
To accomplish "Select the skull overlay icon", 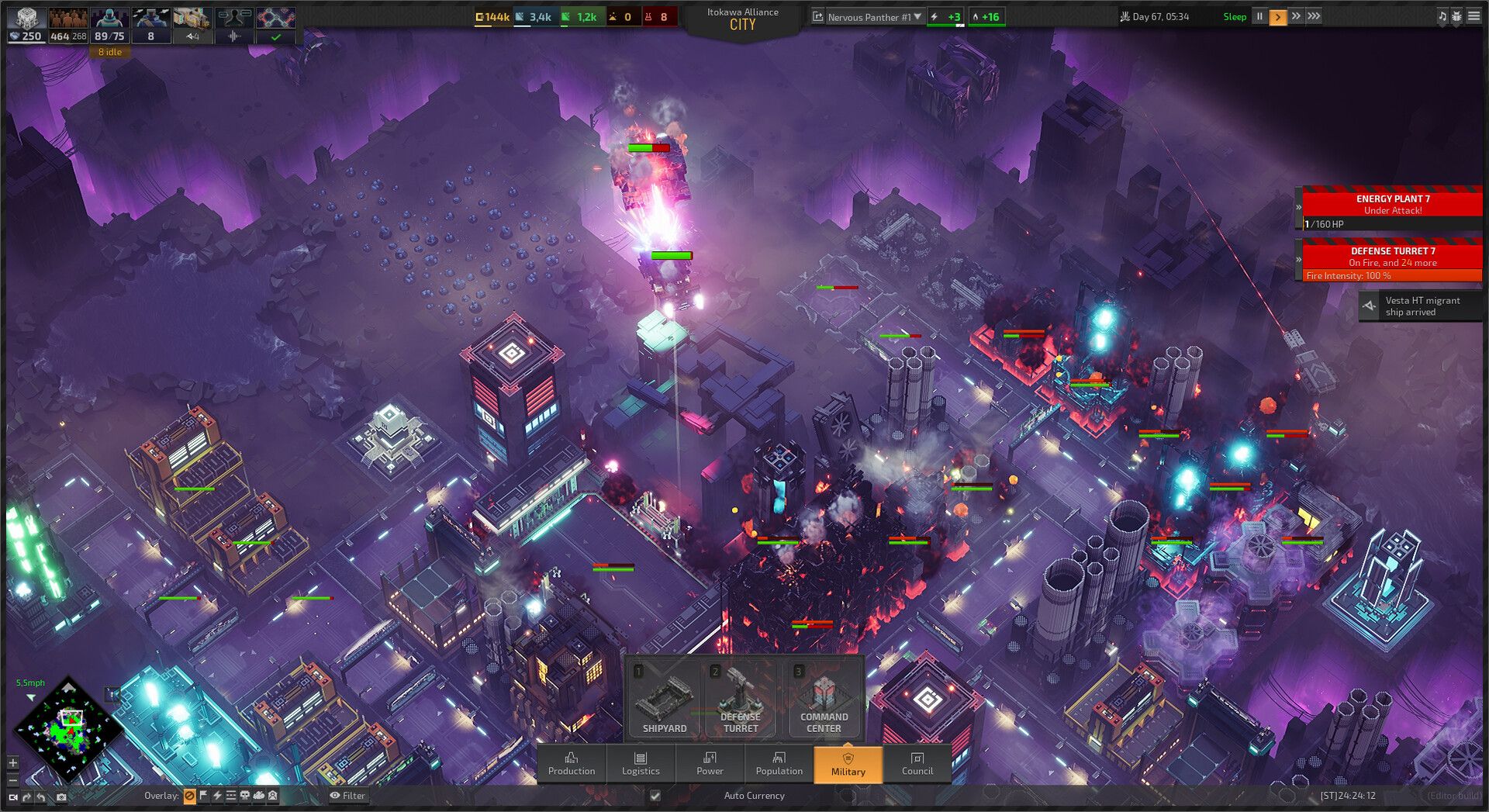I will [x=244, y=796].
